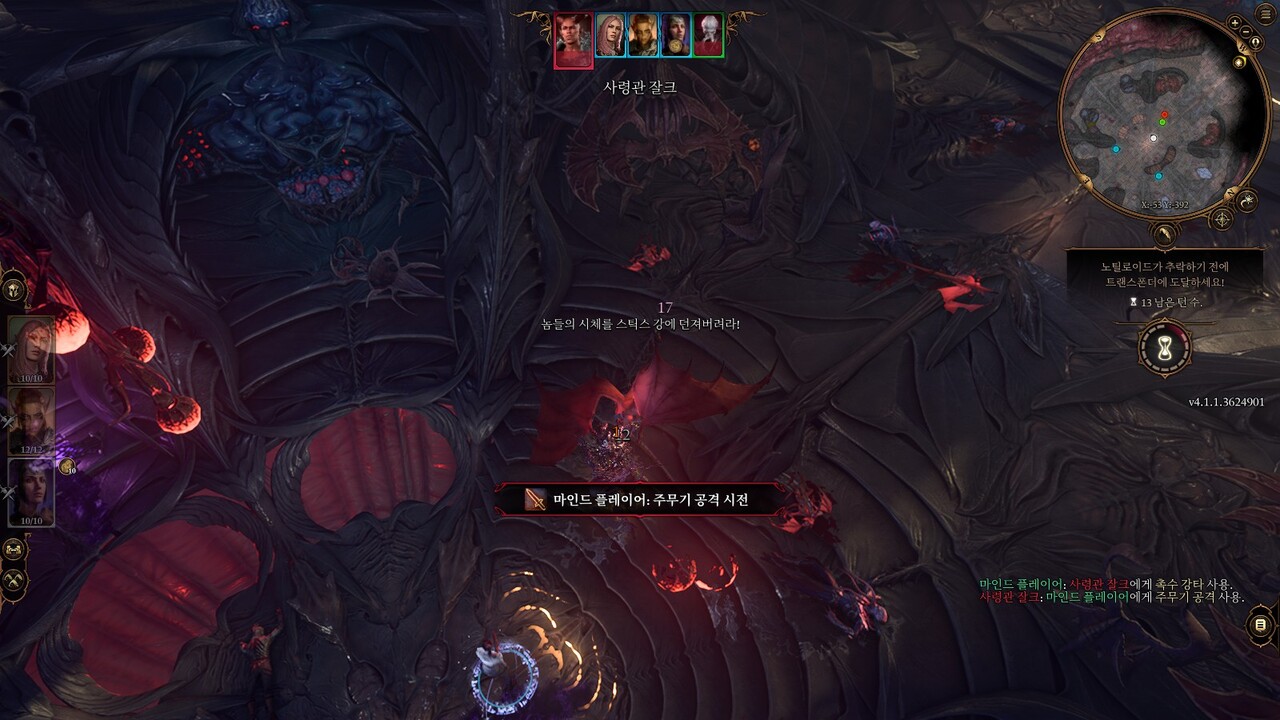The height and width of the screenshot is (720, 1280).
Task: Open the combat log scroll button
Action: [x=1260, y=626]
